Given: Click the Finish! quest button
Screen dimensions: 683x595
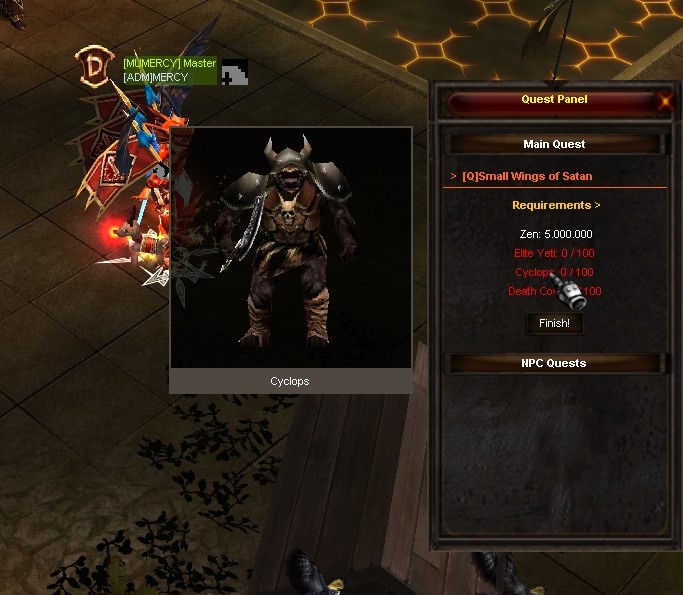Looking at the screenshot, I should 554,323.
